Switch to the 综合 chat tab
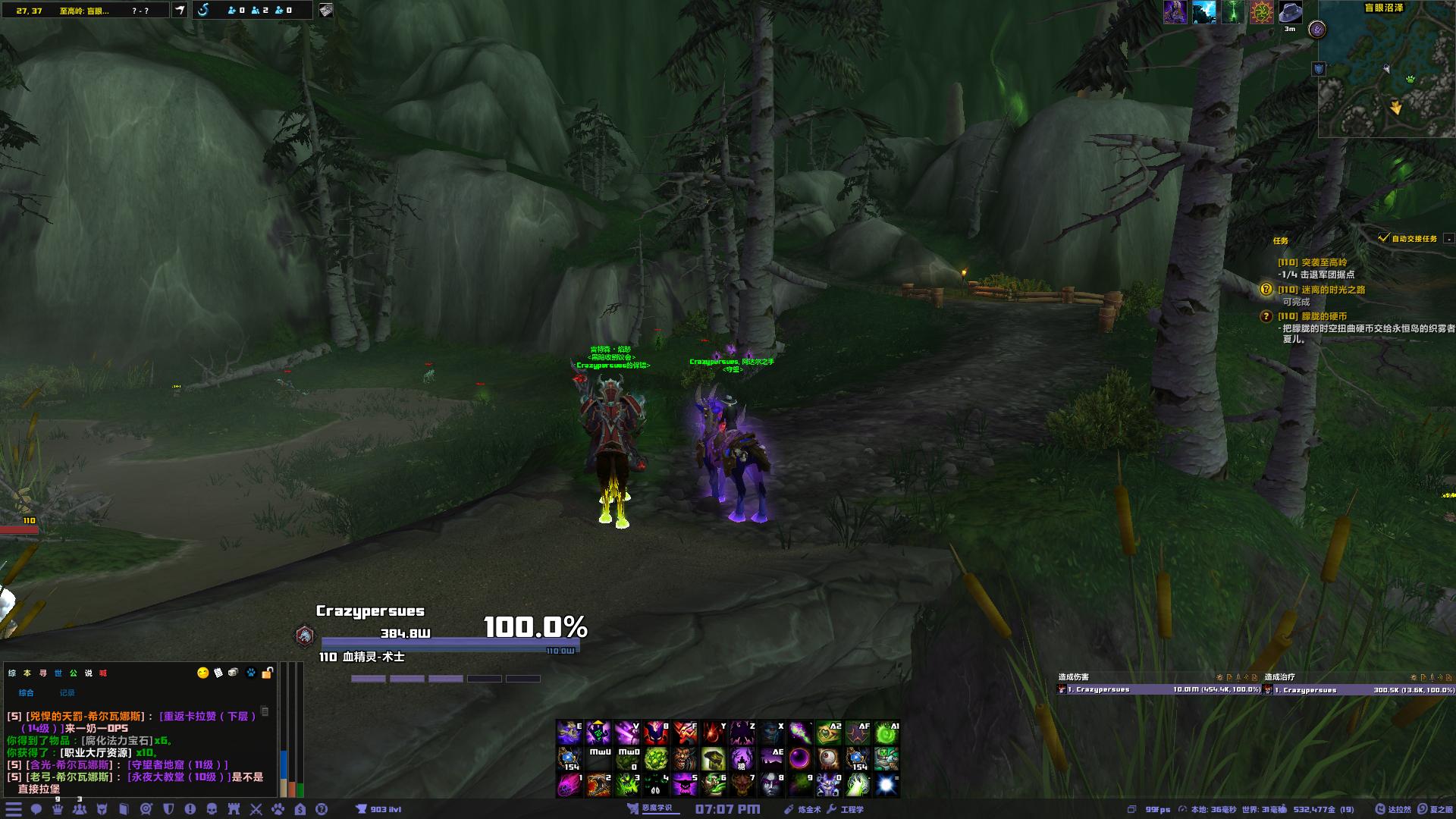Screen dimensions: 1456x819 (x=27, y=692)
